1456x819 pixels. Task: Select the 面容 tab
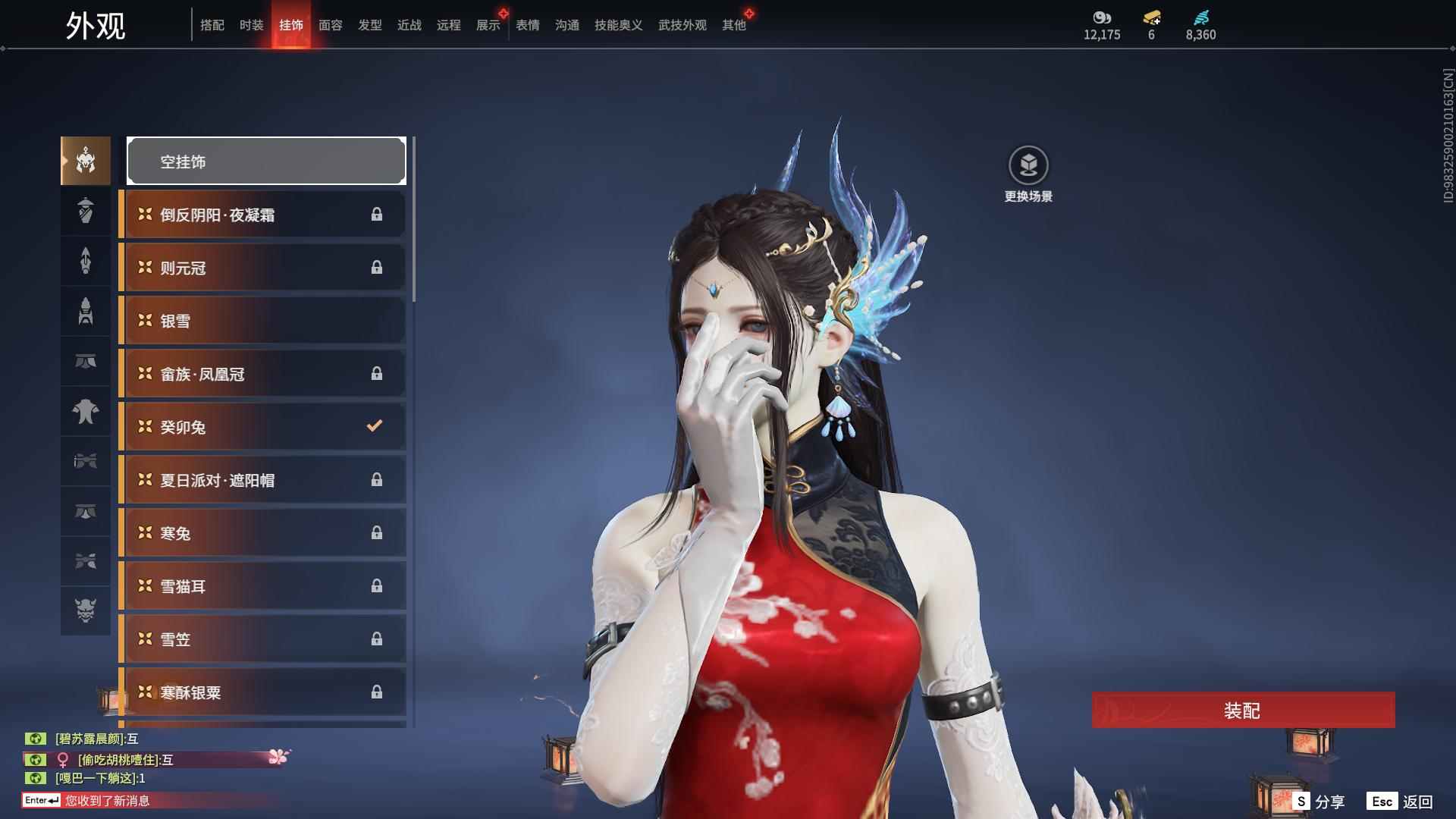tap(330, 25)
